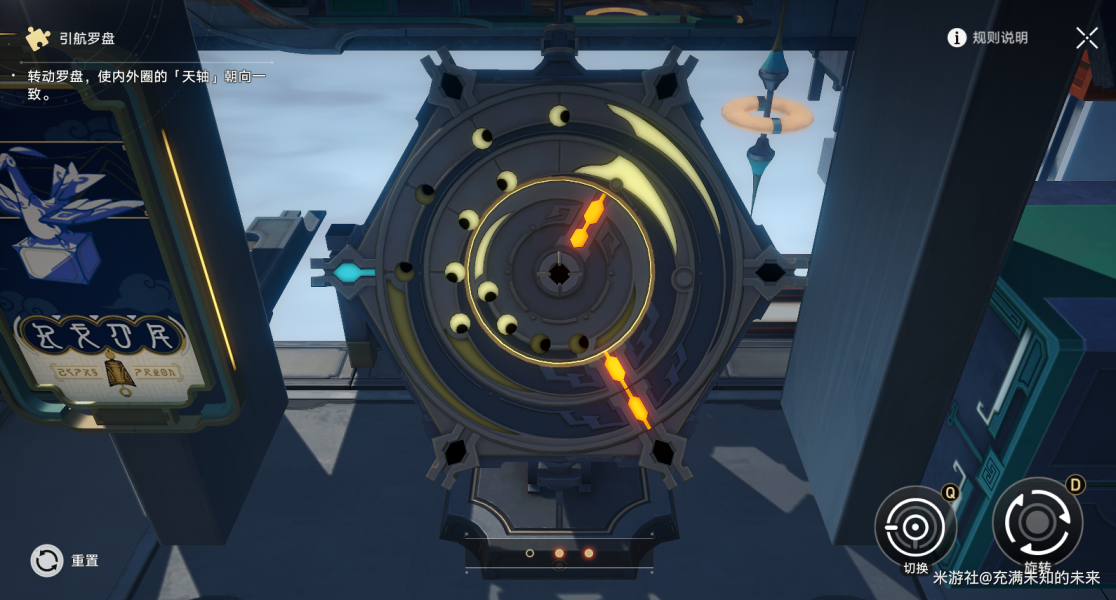The width and height of the screenshot is (1116, 600).
Task: Reset the puzzle with 重置
Action: (x=48, y=561)
